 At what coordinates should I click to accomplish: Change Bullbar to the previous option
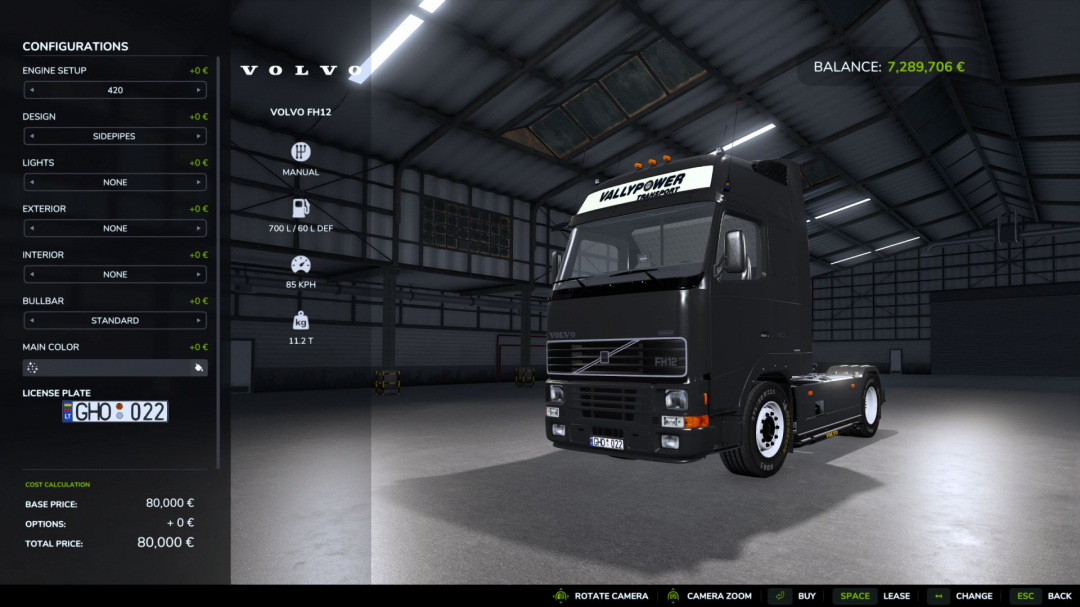pos(31,320)
